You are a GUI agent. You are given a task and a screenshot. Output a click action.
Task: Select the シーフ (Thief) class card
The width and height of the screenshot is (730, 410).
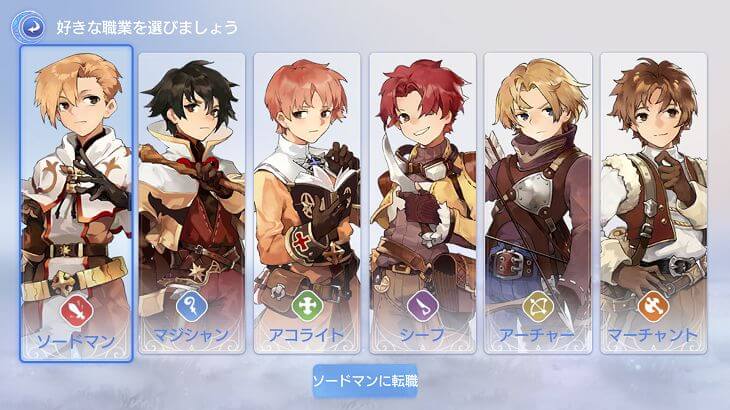pyautogui.click(x=423, y=200)
